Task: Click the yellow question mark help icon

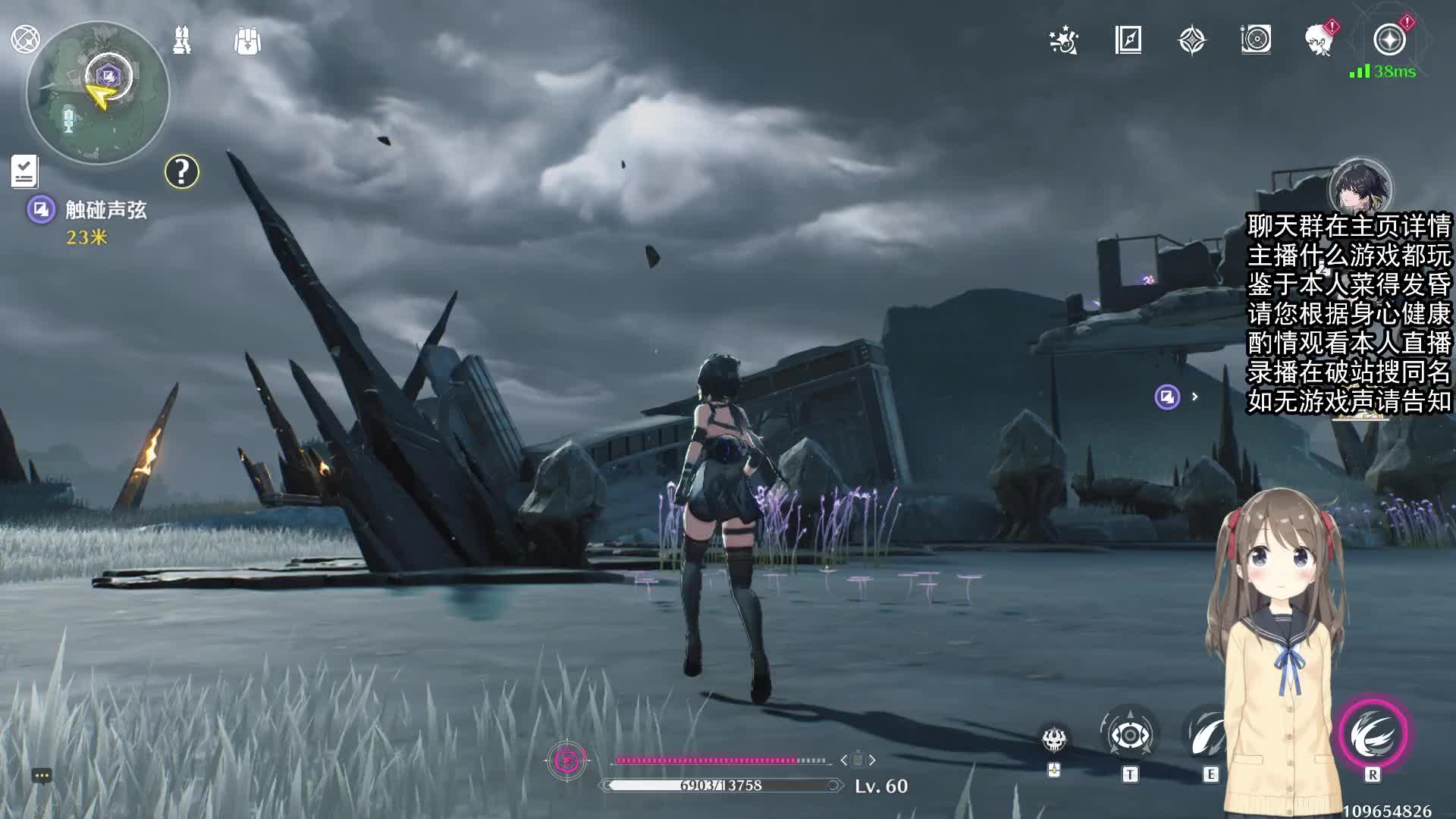Action: pos(182,172)
